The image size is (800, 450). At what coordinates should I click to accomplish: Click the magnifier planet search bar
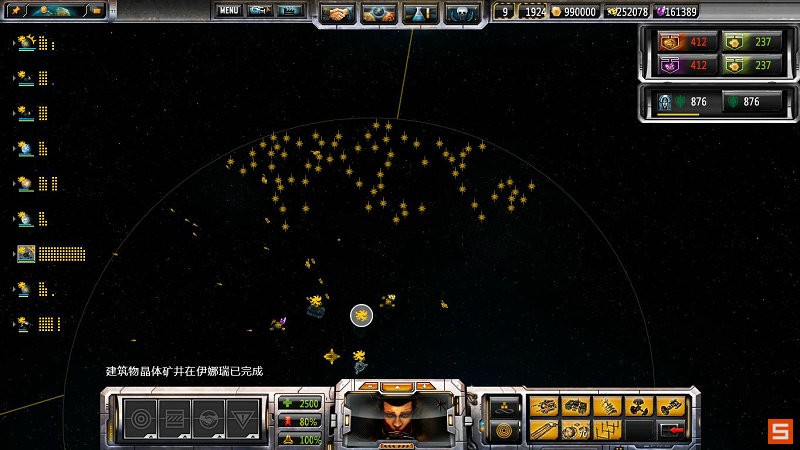click(x=58, y=11)
